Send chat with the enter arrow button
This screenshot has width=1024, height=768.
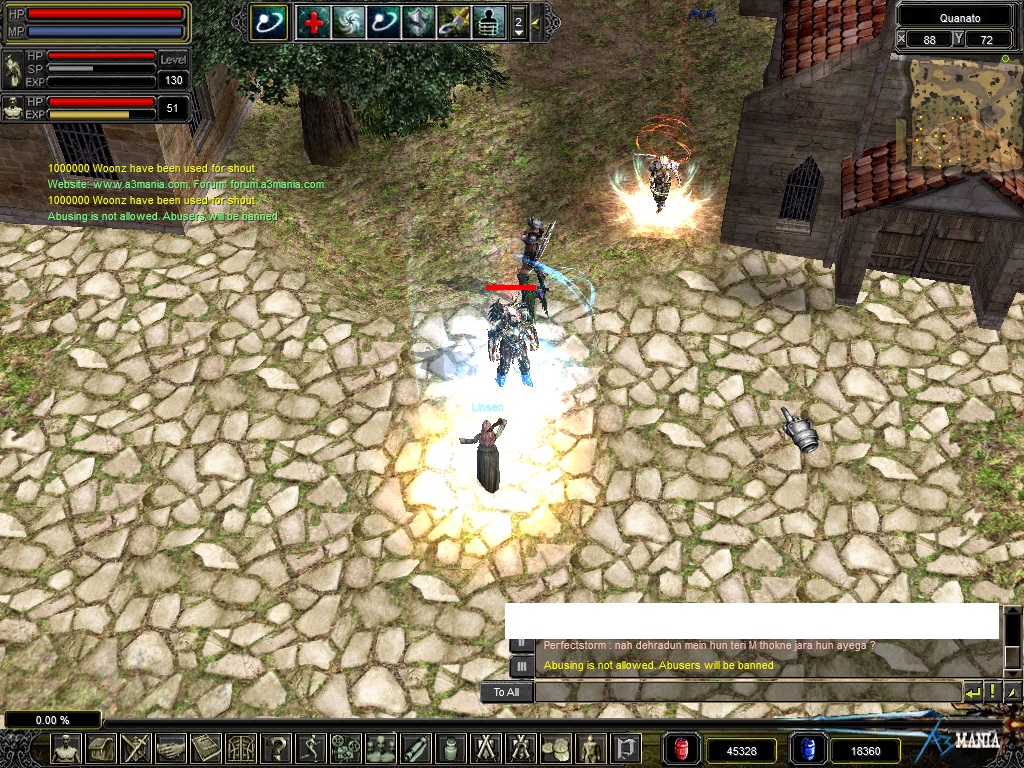(x=972, y=692)
